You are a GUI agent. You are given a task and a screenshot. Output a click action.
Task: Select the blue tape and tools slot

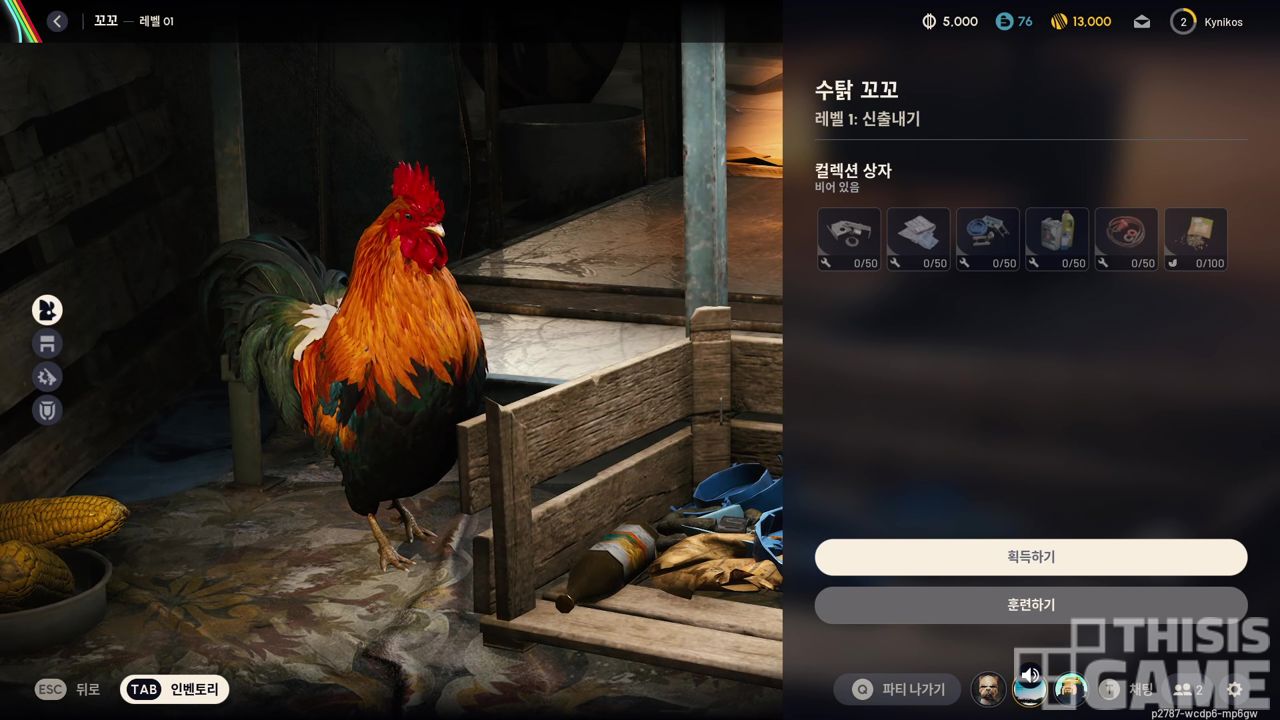coord(987,239)
